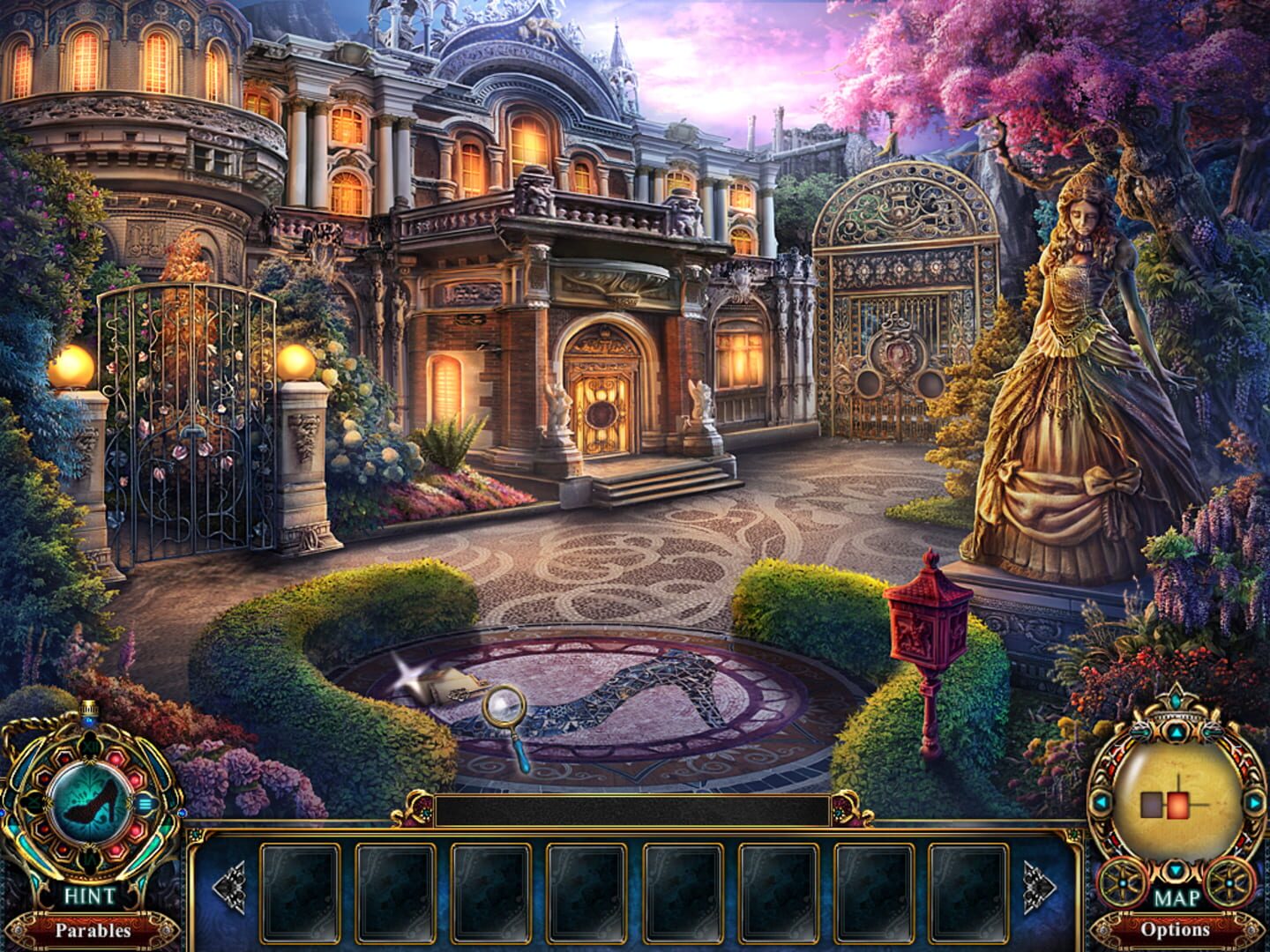Click the left carriage wheel under the map
The width and height of the screenshot is (1270, 952).
pos(1122,882)
